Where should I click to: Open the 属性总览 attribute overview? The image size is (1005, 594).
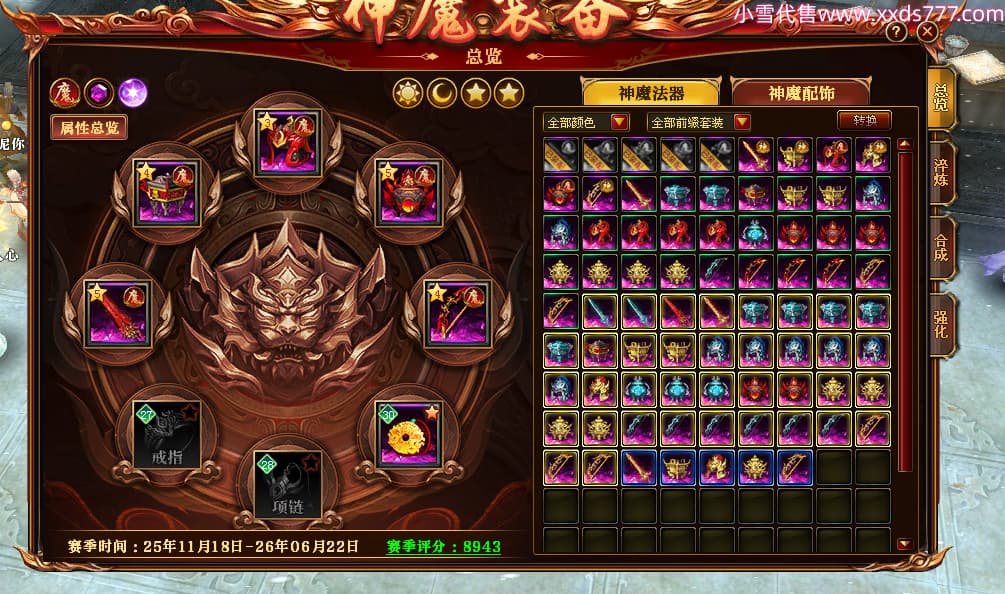[x=90, y=128]
